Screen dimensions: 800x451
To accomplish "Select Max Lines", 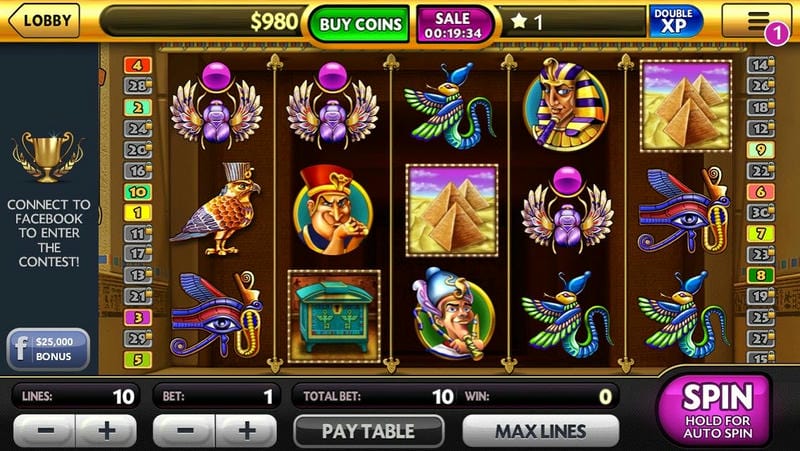I will pyautogui.click(x=541, y=432).
